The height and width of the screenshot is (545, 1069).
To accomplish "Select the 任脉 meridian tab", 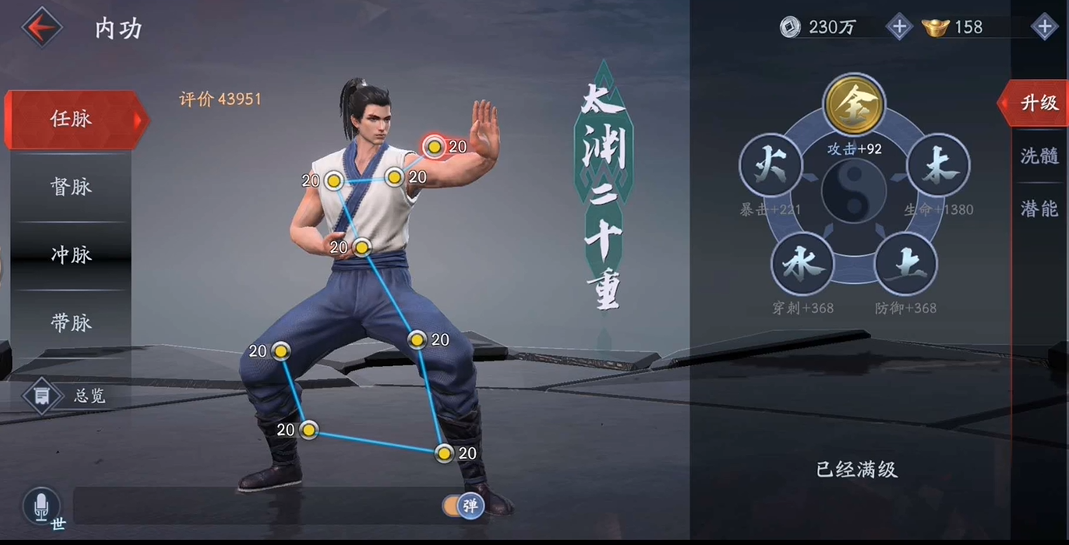I will [71, 119].
